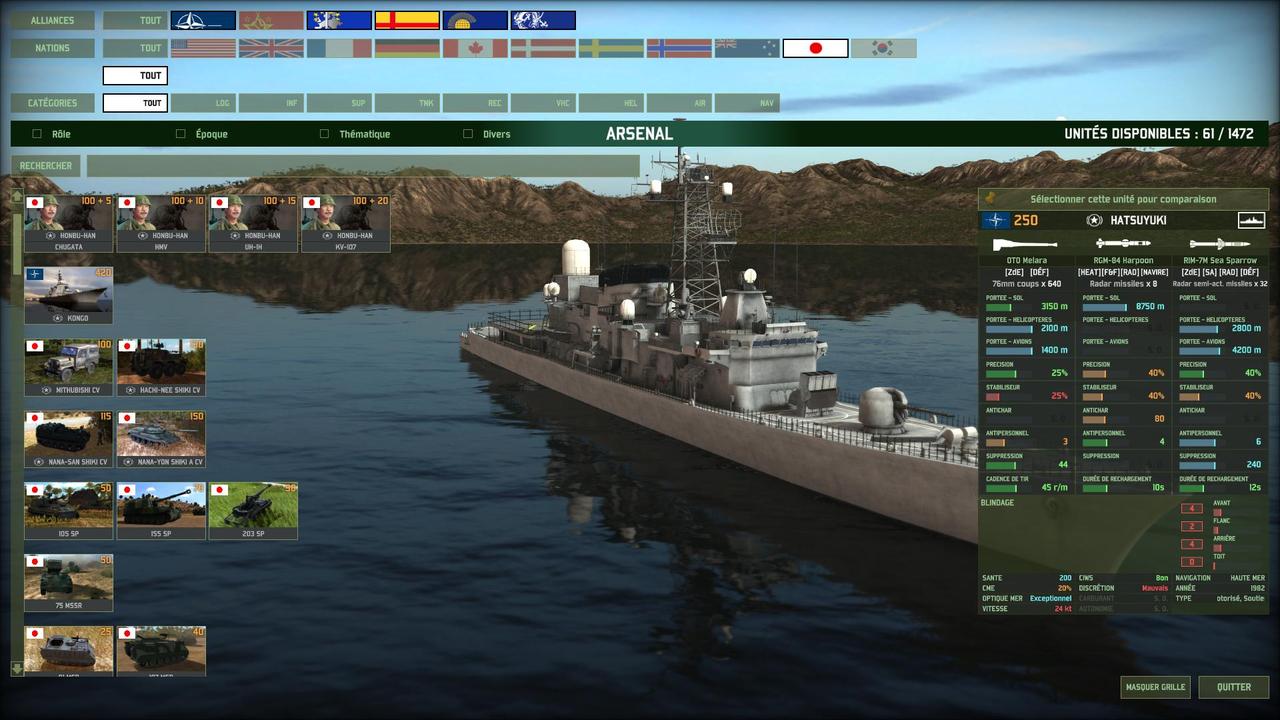The width and height of the screenshot is (1280, 720).
Task: Filter nations by the United States flag
Action: coord(203,48)
